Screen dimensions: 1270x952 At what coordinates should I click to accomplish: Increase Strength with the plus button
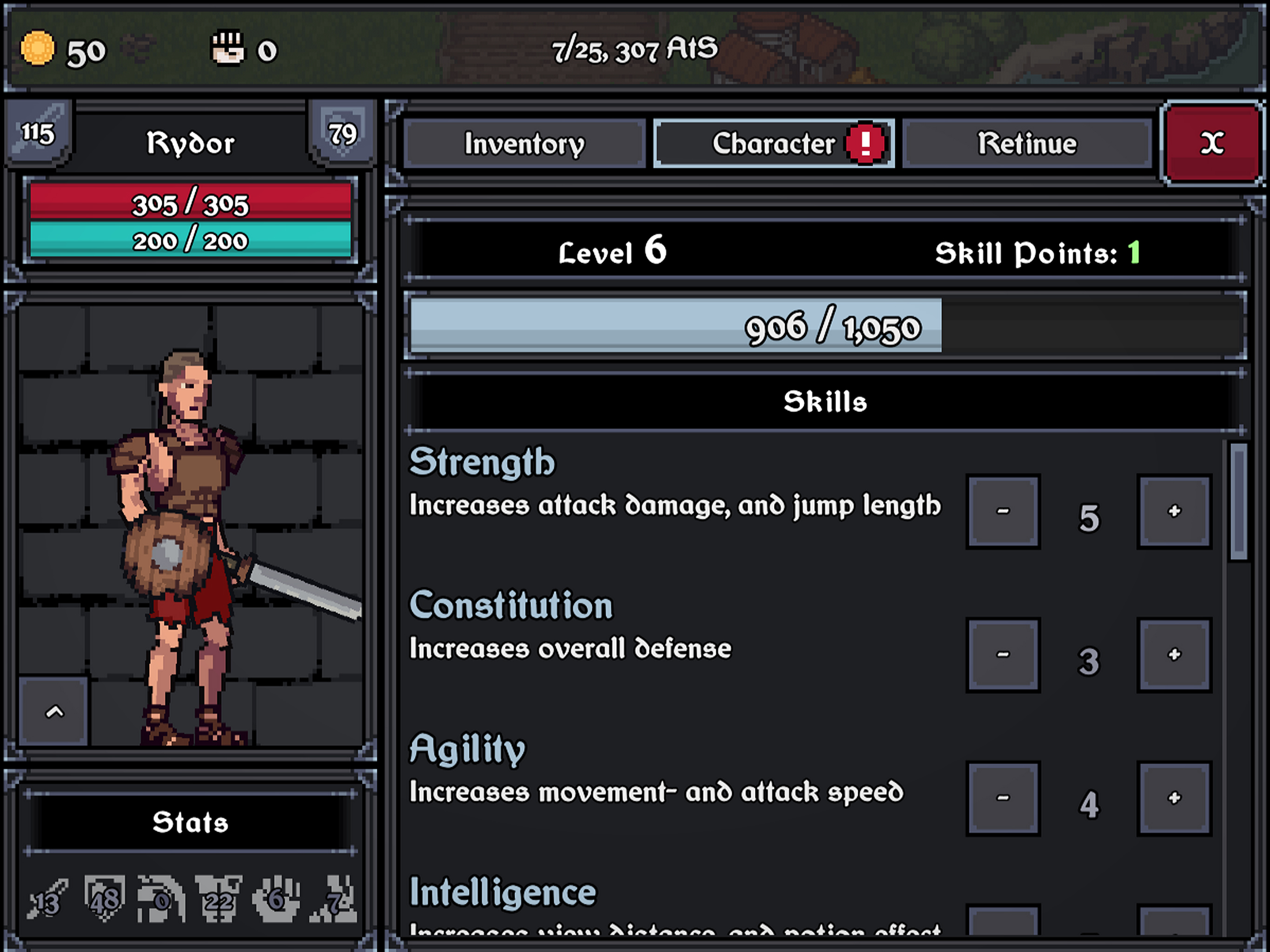(x=1174, y=511)
